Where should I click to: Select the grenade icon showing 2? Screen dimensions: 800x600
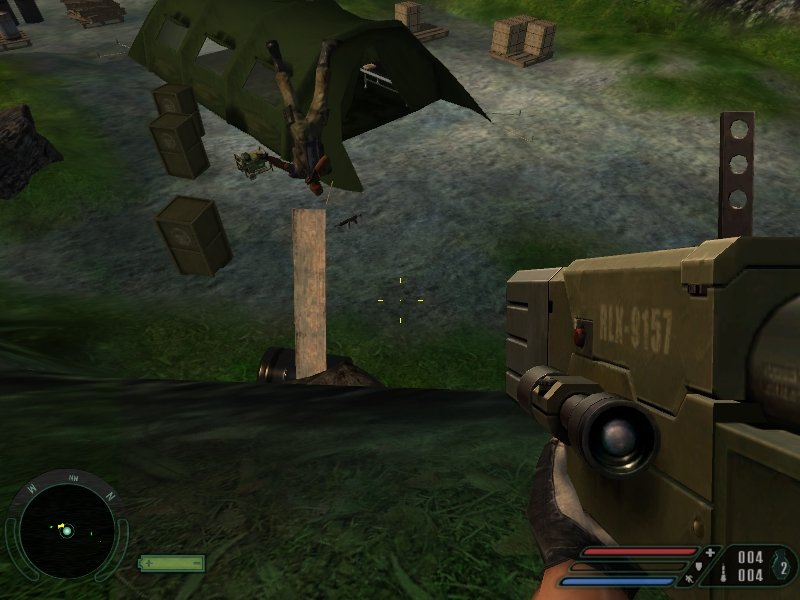pos(783,567)
